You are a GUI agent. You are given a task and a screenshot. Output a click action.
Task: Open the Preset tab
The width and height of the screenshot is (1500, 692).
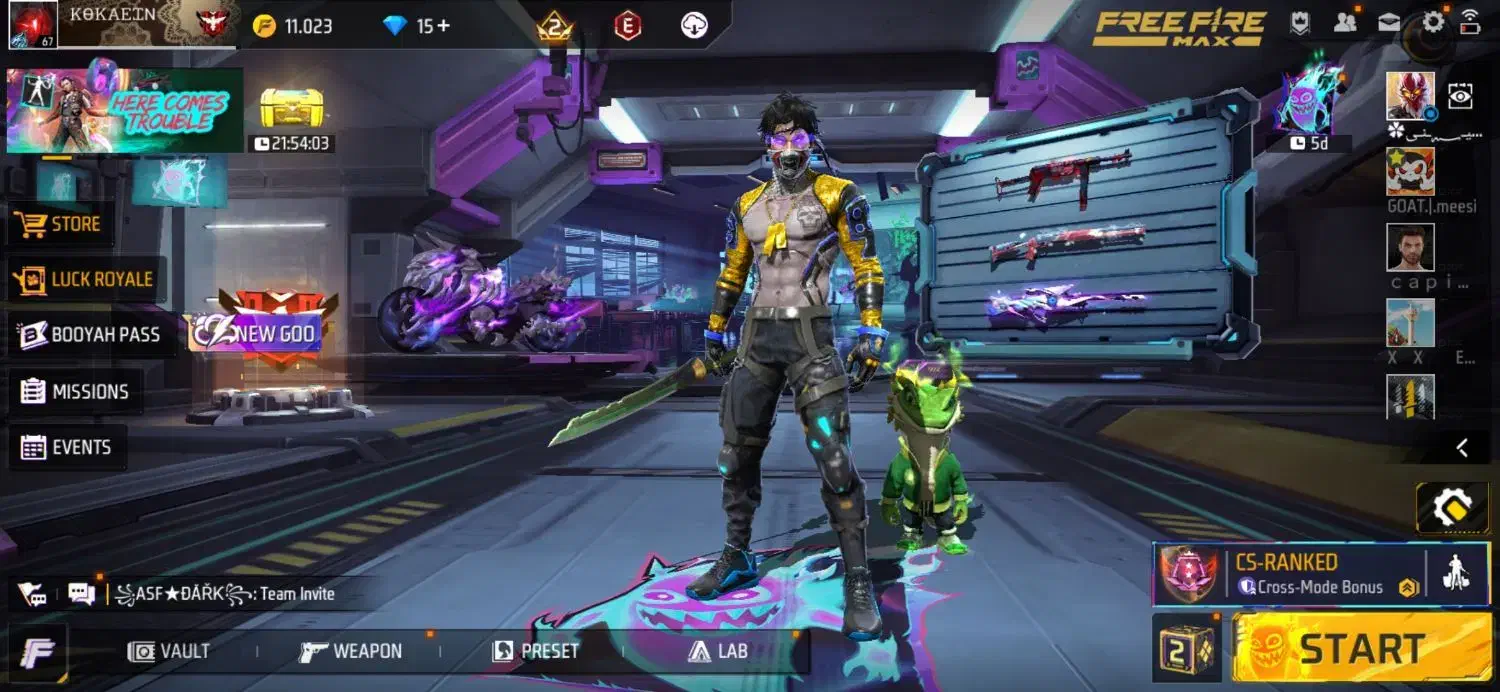click(x=536, y=652)
